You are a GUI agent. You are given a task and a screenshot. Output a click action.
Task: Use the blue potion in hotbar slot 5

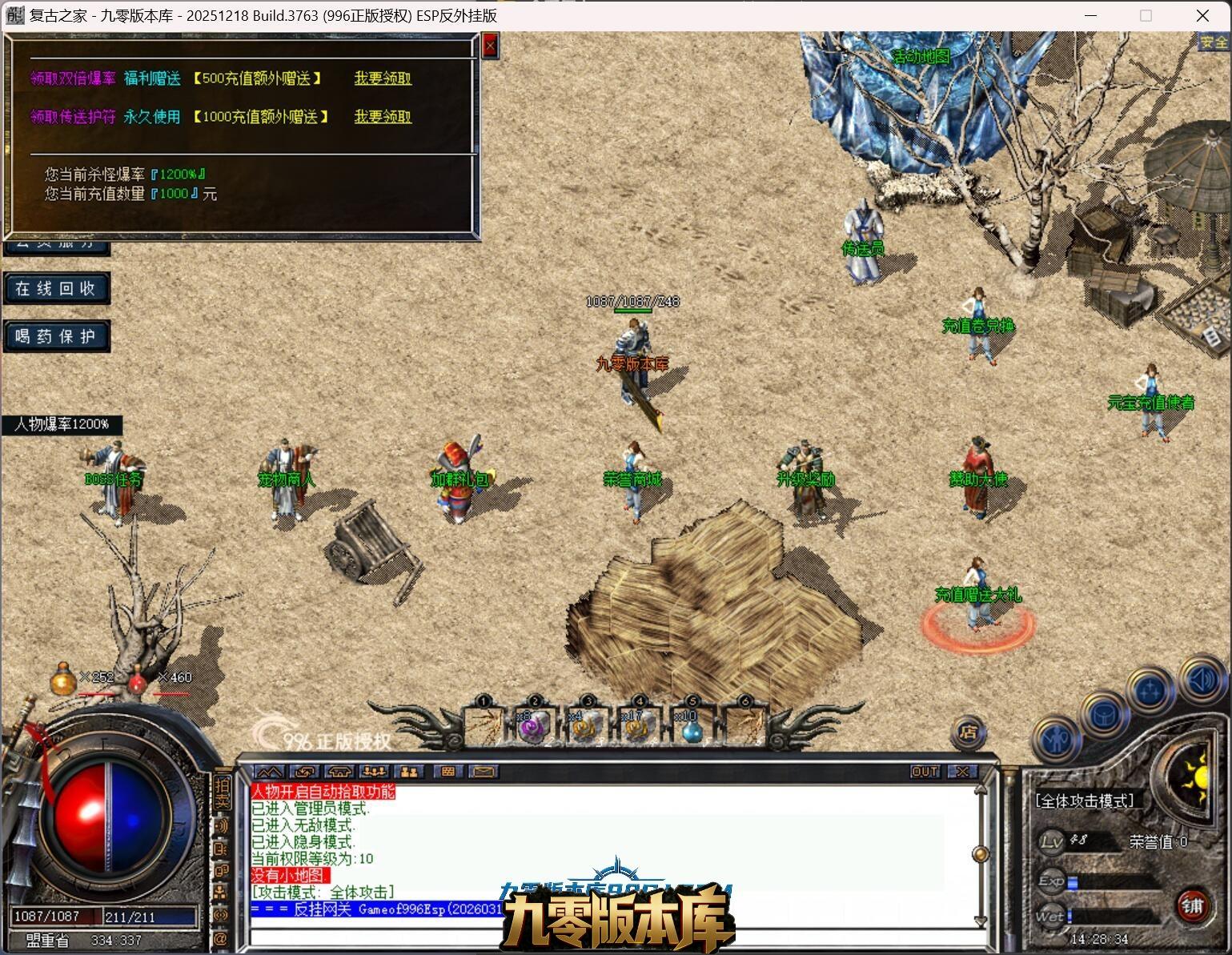coord(692,727)
